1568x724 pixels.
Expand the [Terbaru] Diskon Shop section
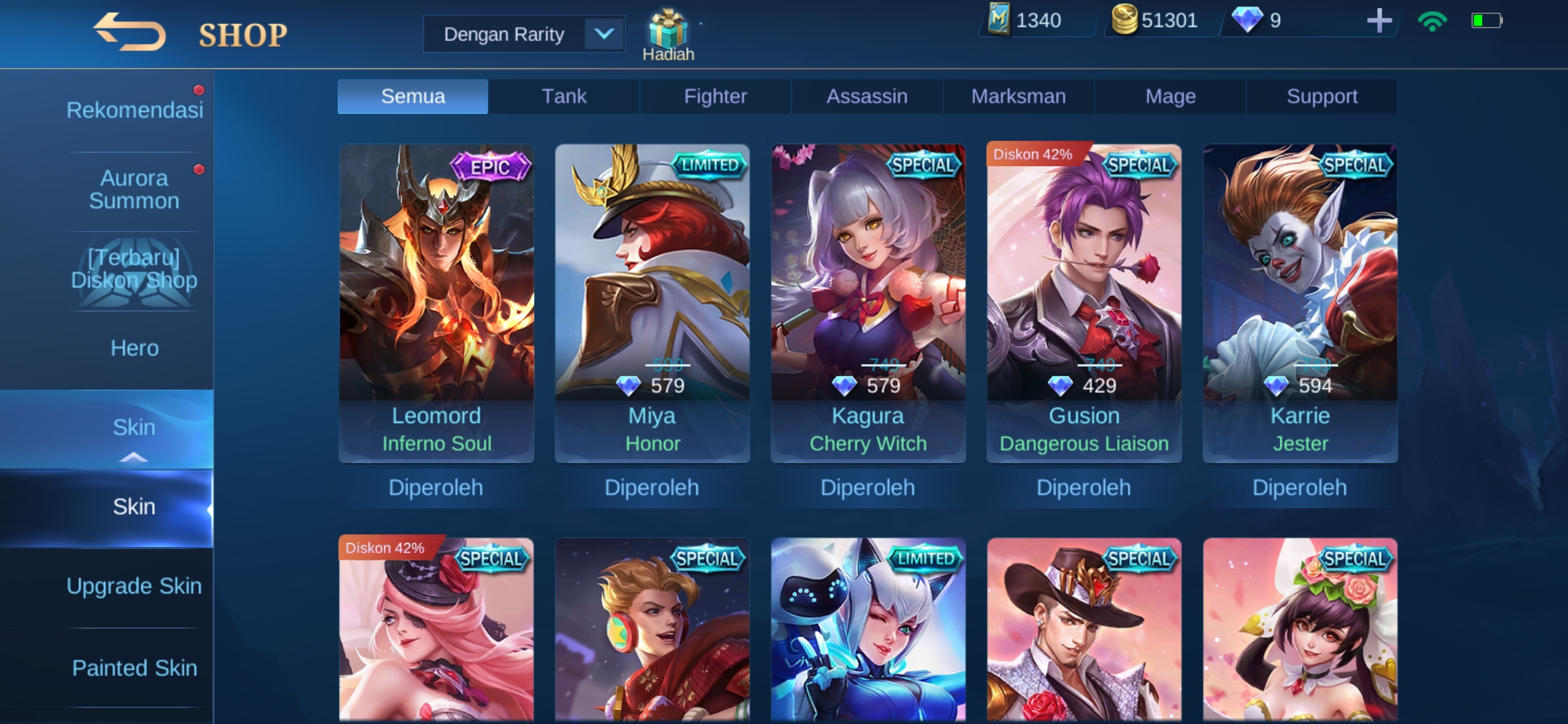point(134,269)
